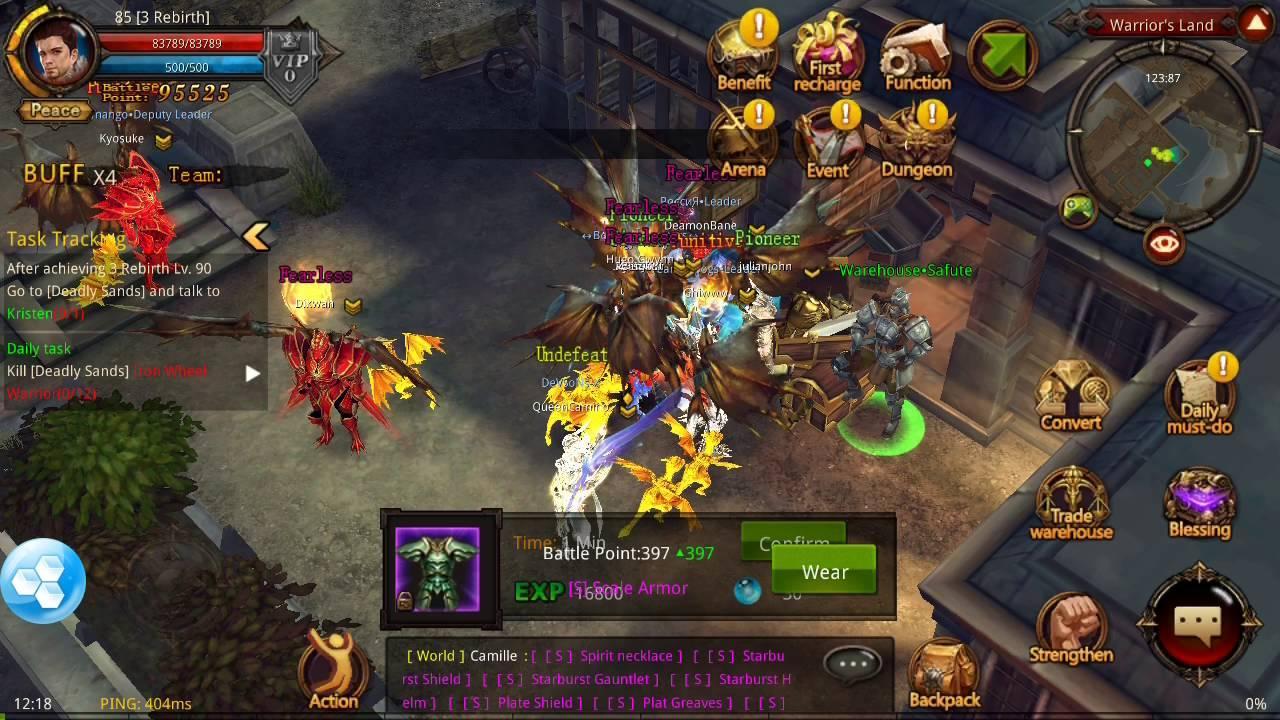Enter the Arena

pos(743,140)
